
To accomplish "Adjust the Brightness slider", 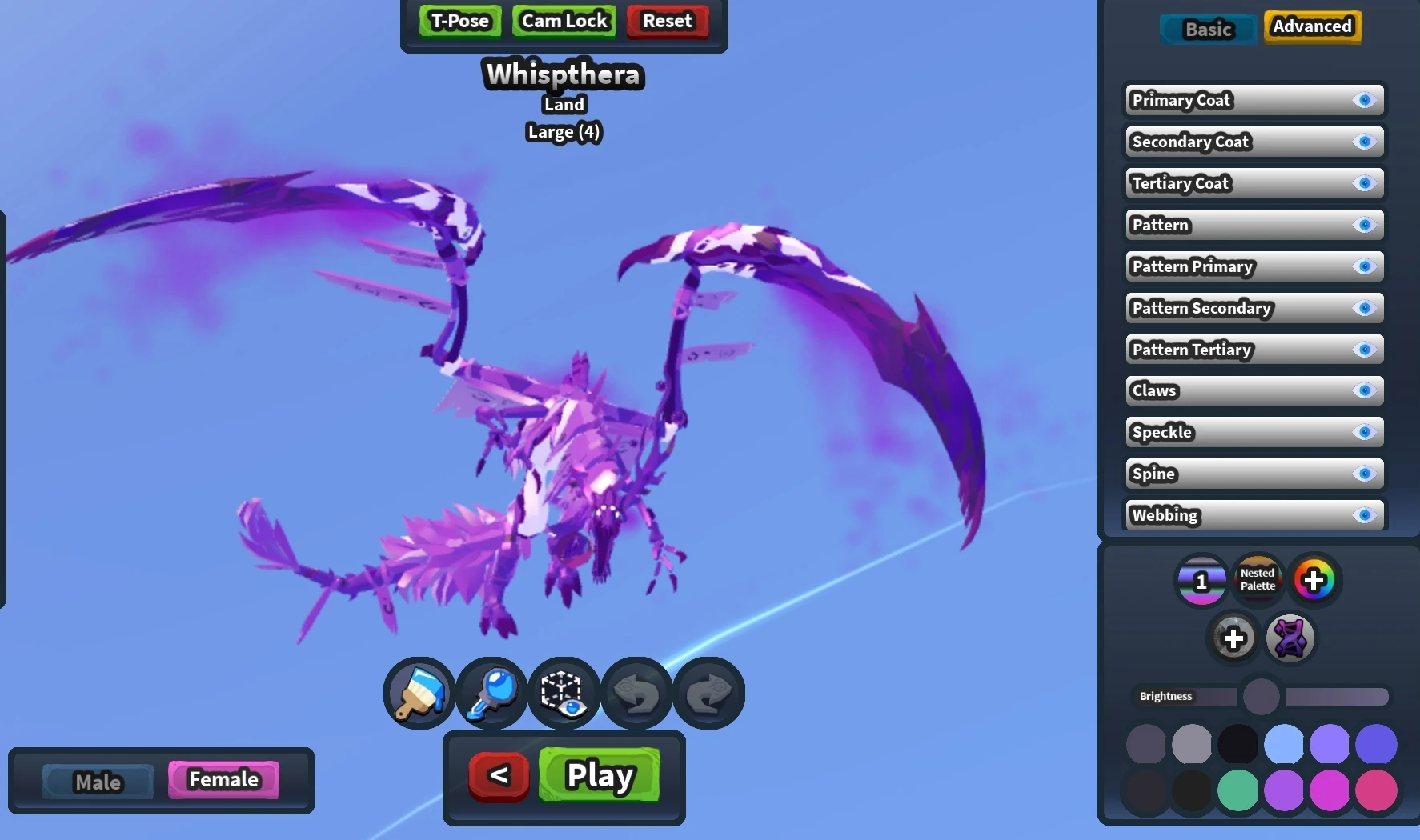I will 1262,697.
